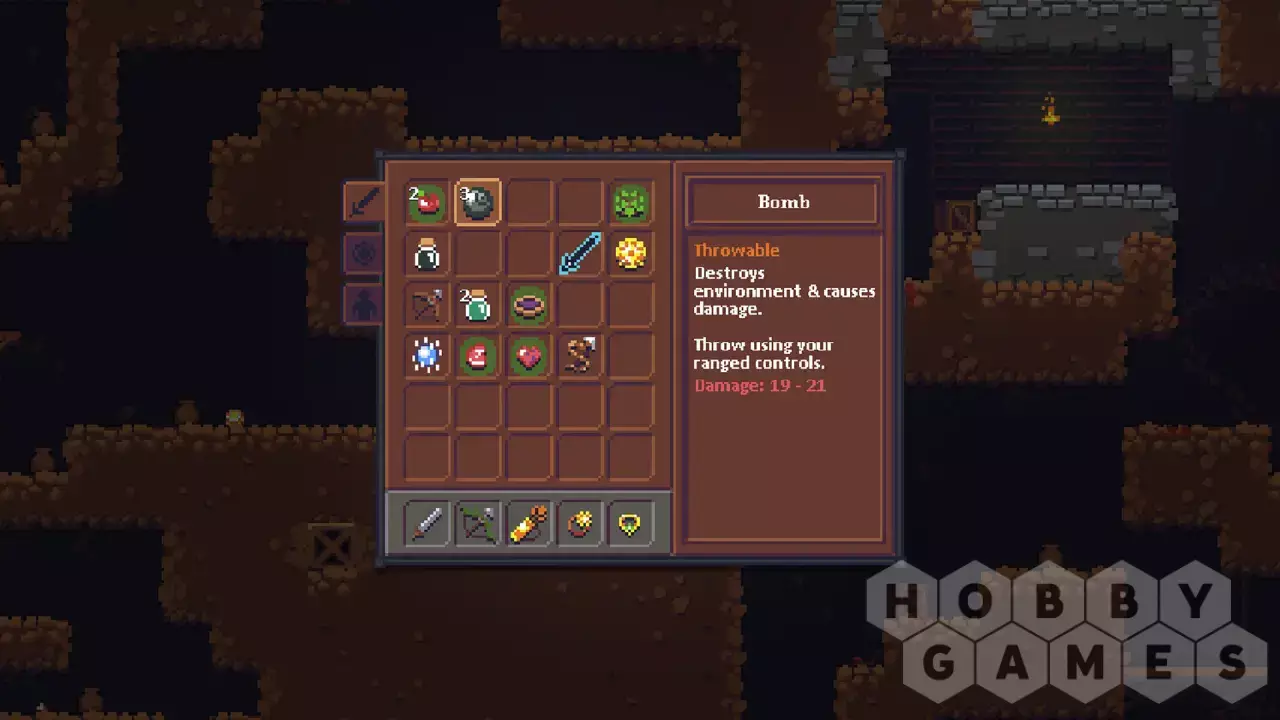Select the brown axe-tipped staff item
Viewport: 1280px width, 720px height.
pos(579,356)
